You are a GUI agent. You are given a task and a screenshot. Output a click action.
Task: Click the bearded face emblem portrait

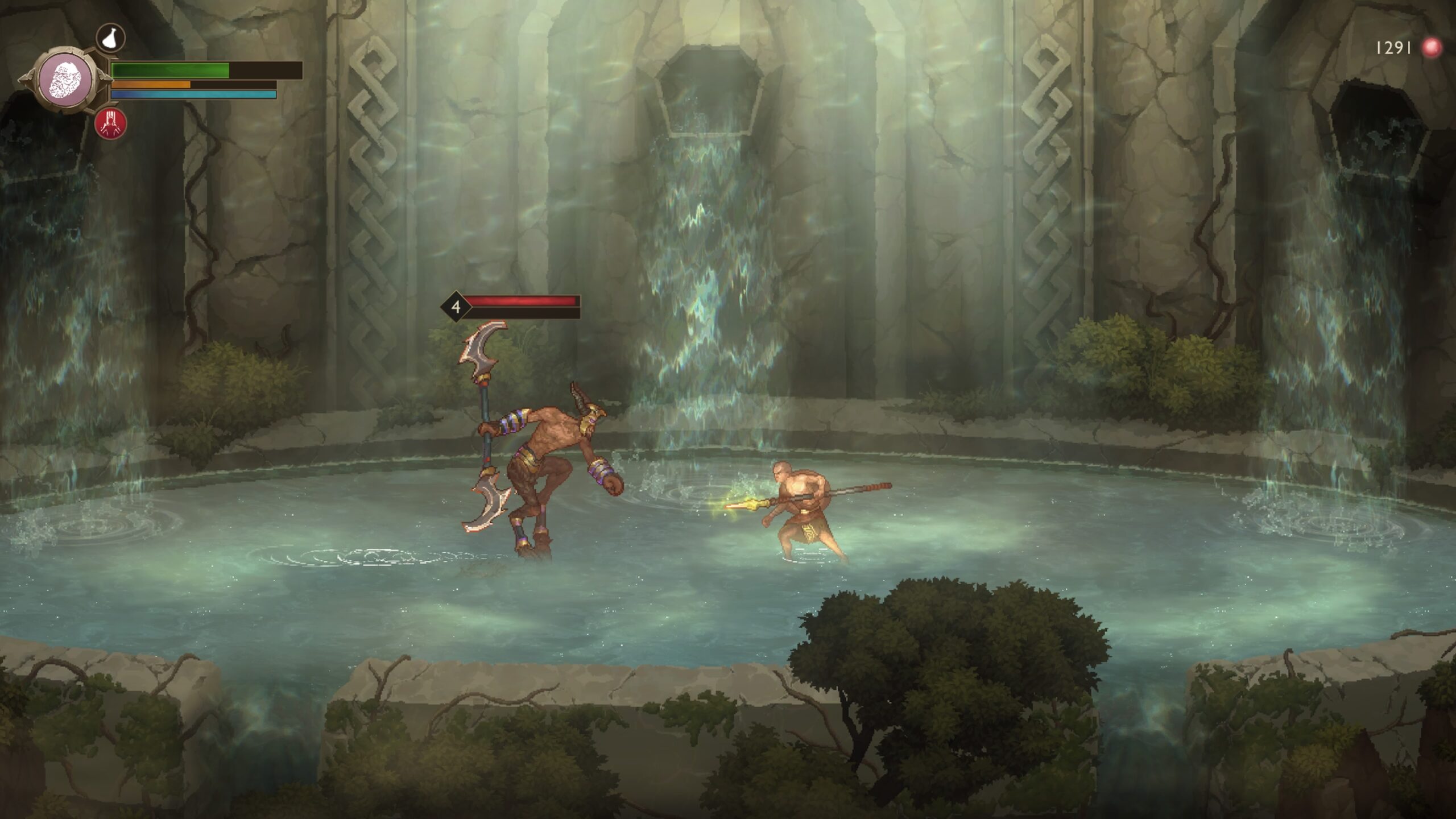(x=65, y=80)
